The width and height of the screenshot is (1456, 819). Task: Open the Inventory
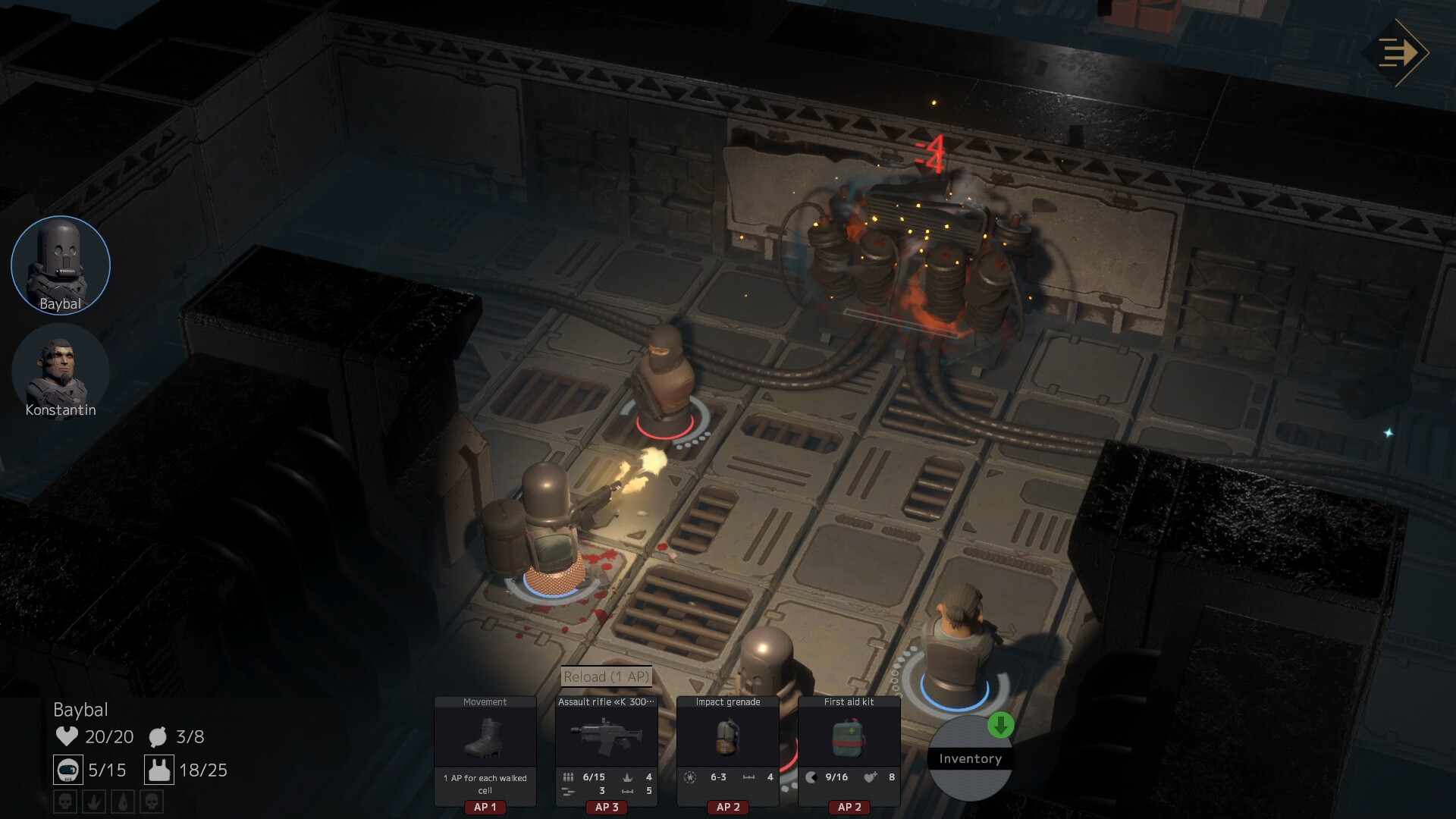pos(970,758)
